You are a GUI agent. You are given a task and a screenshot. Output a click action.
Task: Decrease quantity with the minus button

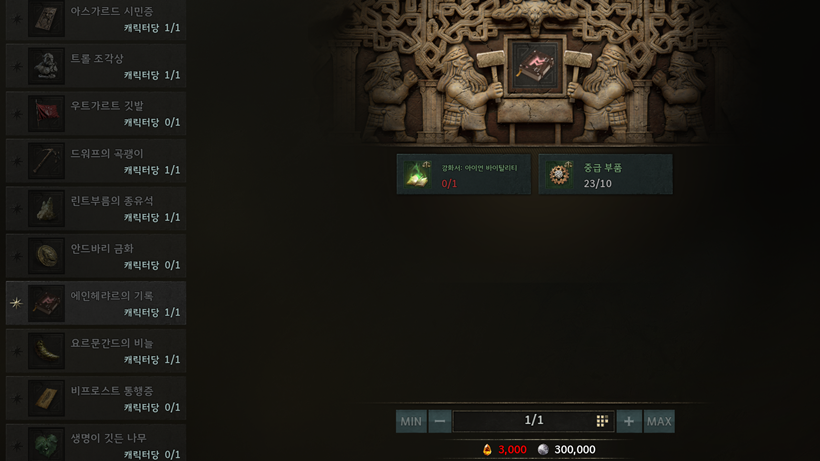(x=440, y=421)
